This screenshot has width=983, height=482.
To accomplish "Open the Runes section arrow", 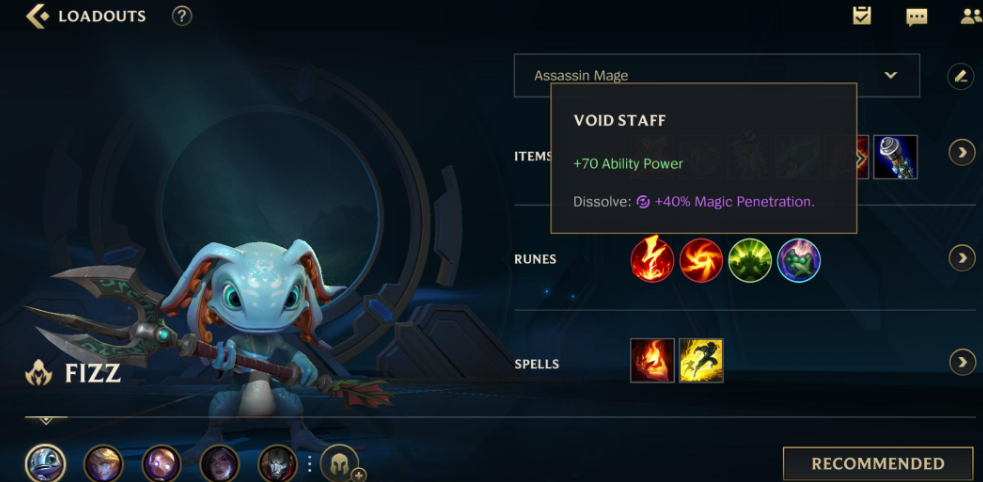I will (961, 258).
